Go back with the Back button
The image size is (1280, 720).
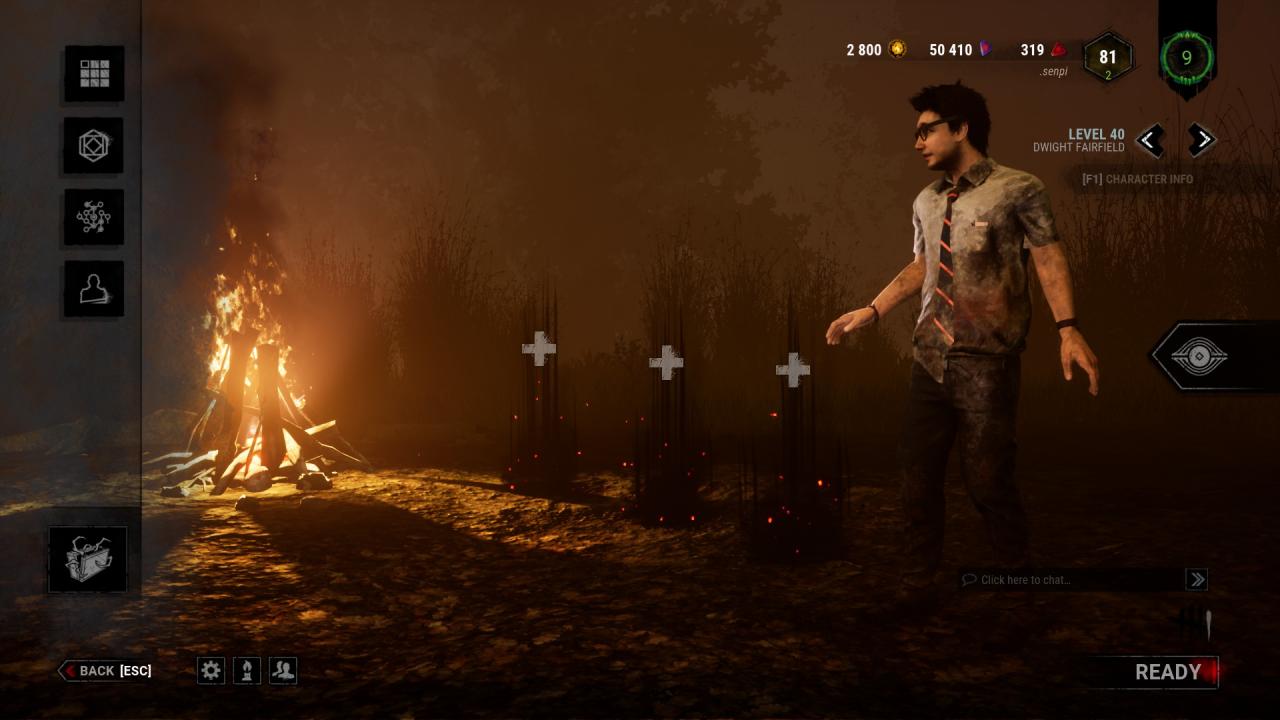106,671
